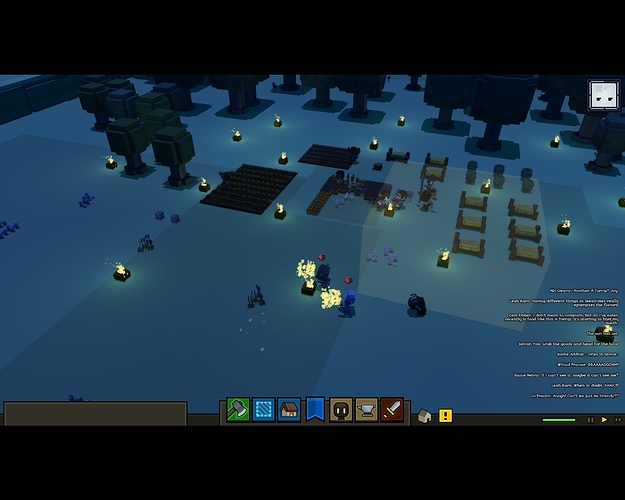625x500 pixels.
Task: Open the house building menu
Action: click(289, 410)
